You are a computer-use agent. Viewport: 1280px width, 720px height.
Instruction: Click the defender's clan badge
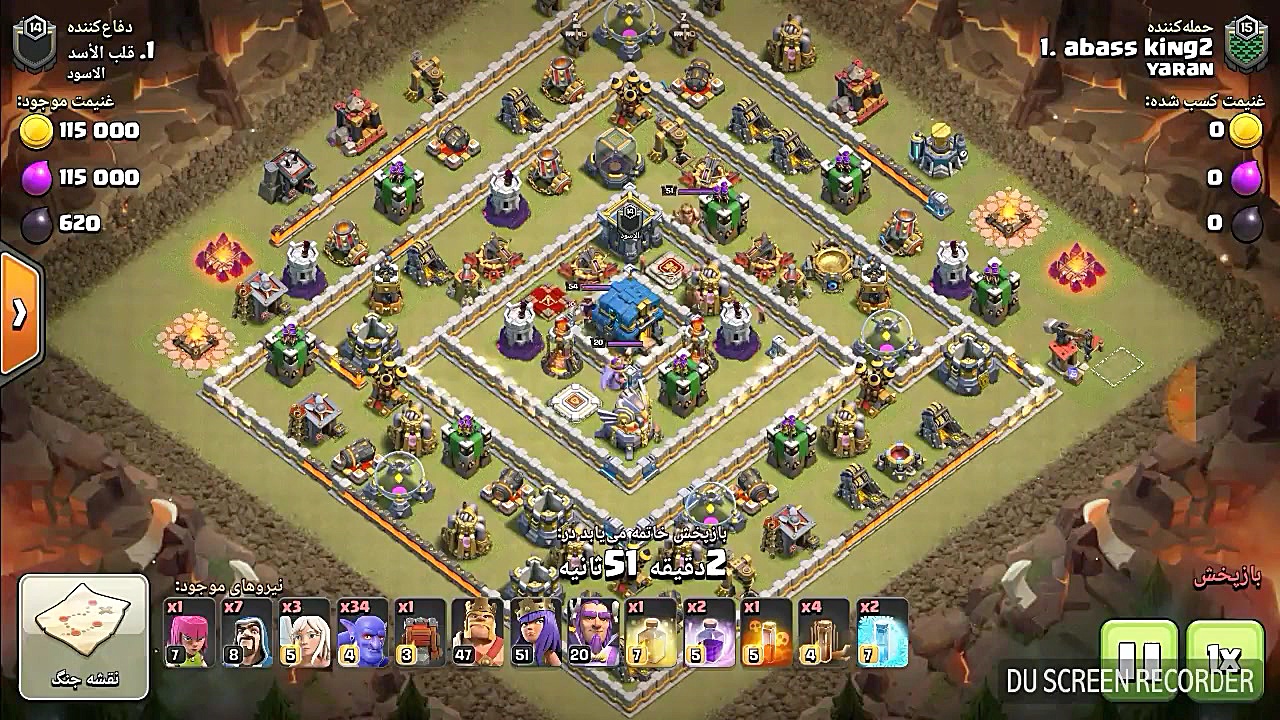point(35,45)
